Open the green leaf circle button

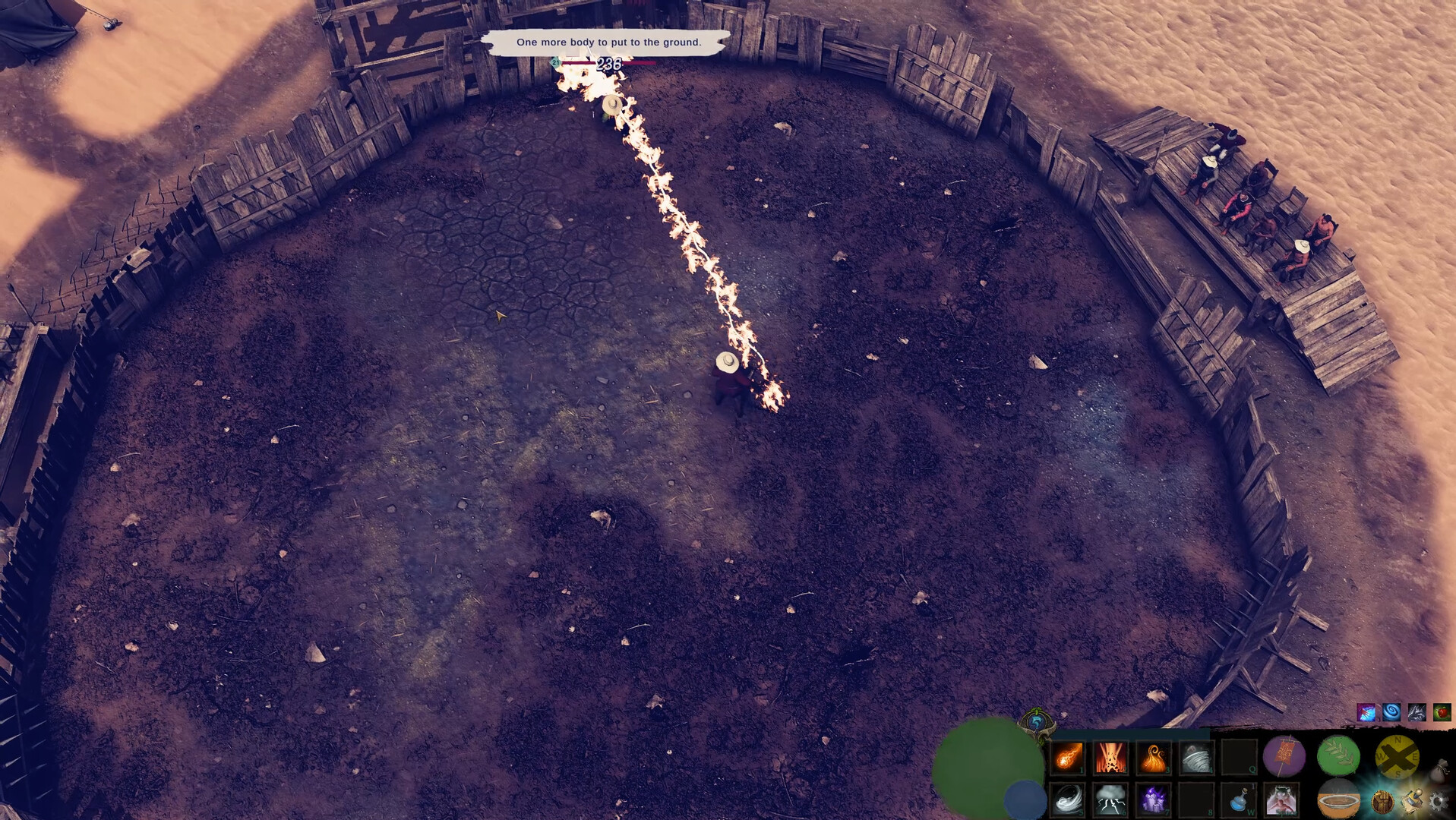1337,756
